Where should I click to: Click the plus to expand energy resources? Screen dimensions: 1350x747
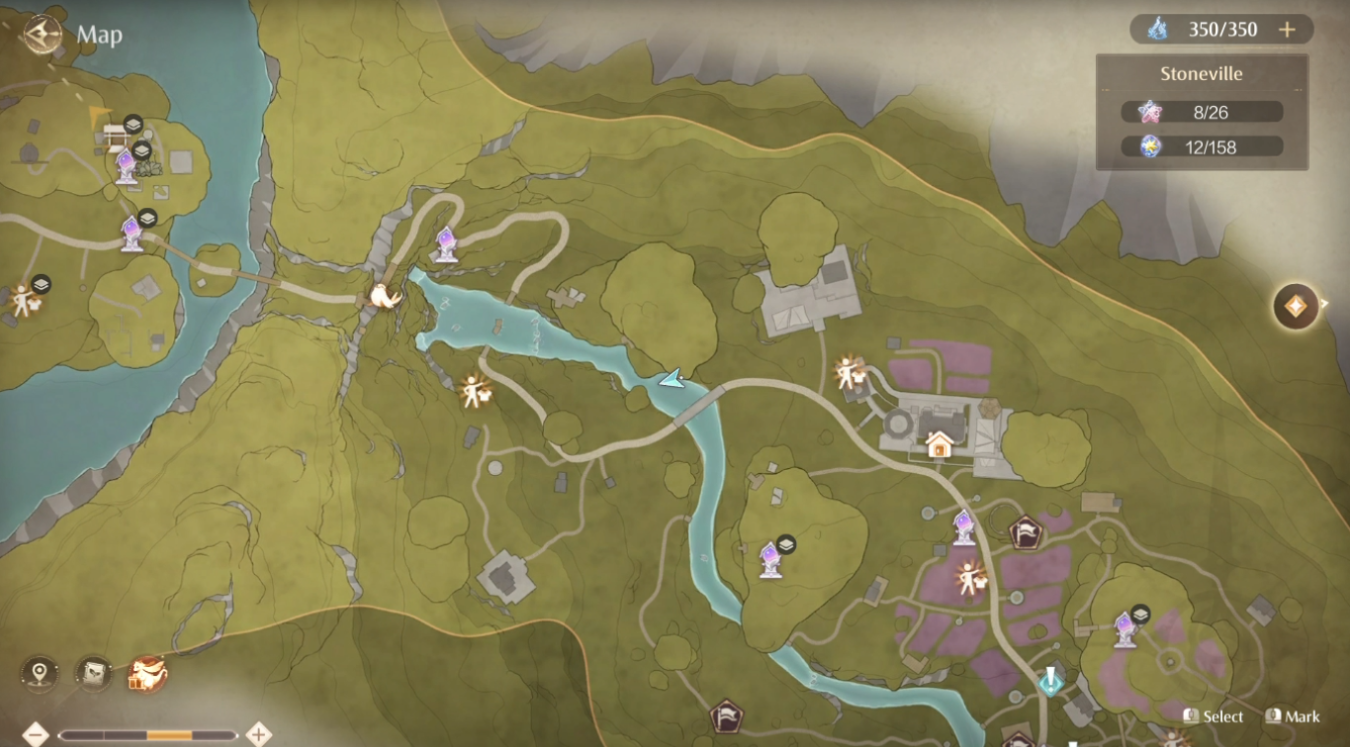click(x=1288, y=30)
